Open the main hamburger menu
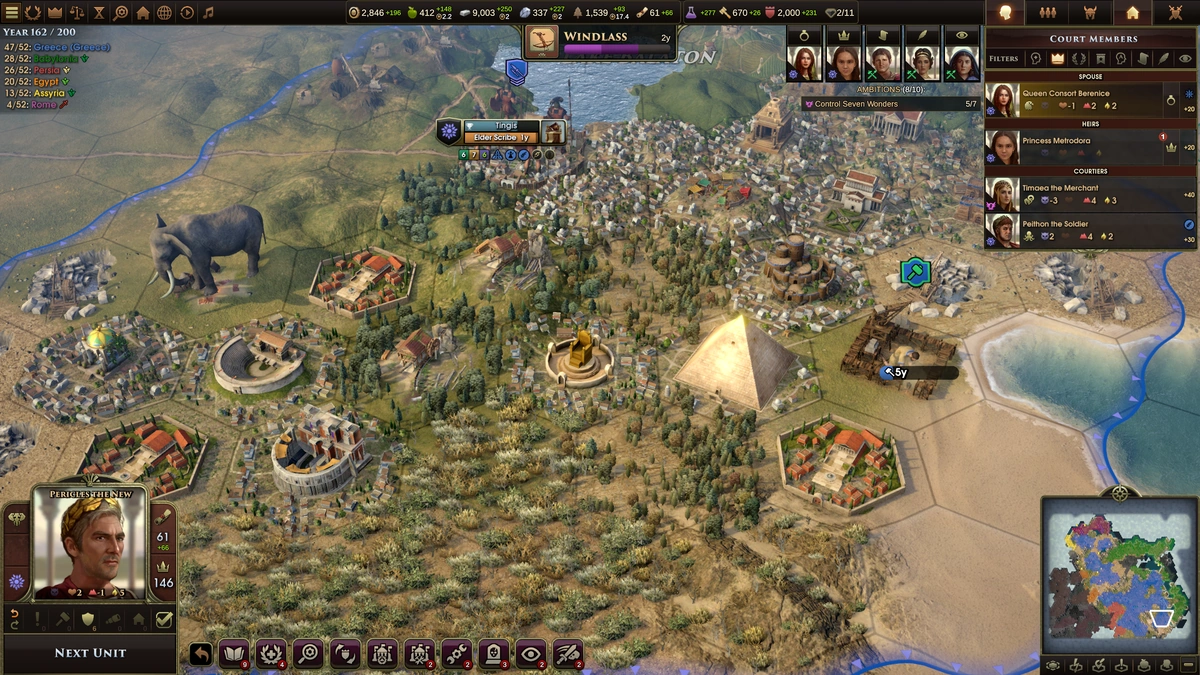This screenshot has height=675, width=1200. (10, 13)
